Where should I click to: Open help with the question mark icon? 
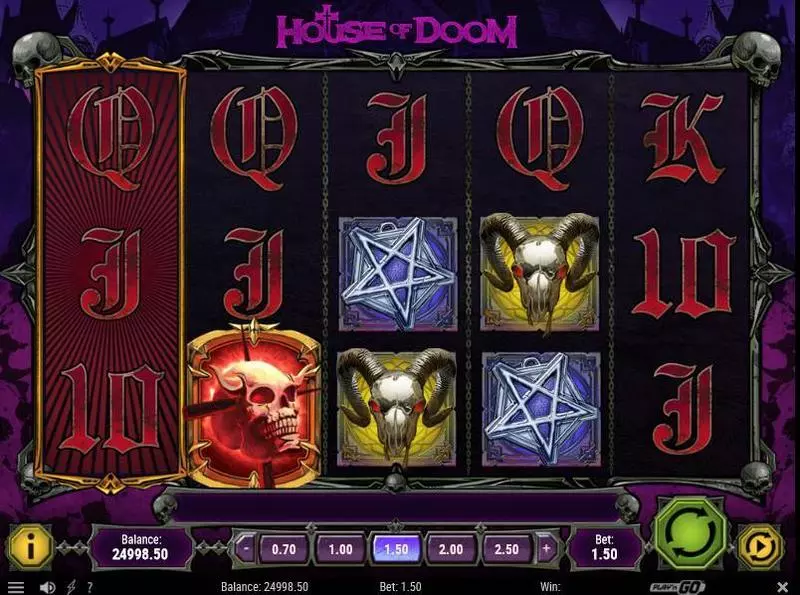point(90,587)
